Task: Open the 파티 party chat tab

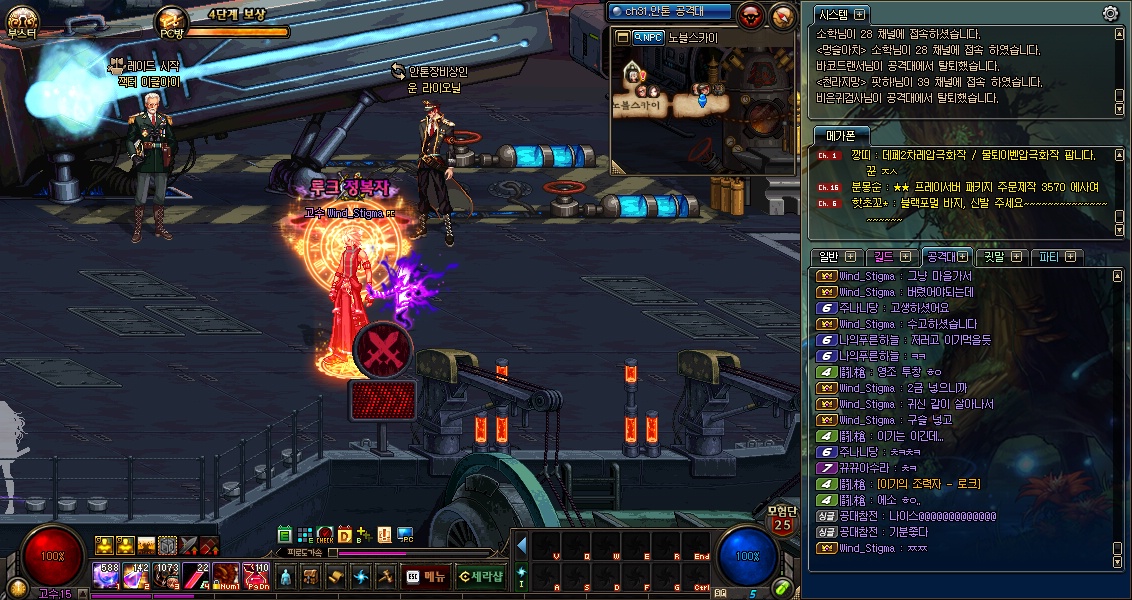Action: click(1056, 257)
